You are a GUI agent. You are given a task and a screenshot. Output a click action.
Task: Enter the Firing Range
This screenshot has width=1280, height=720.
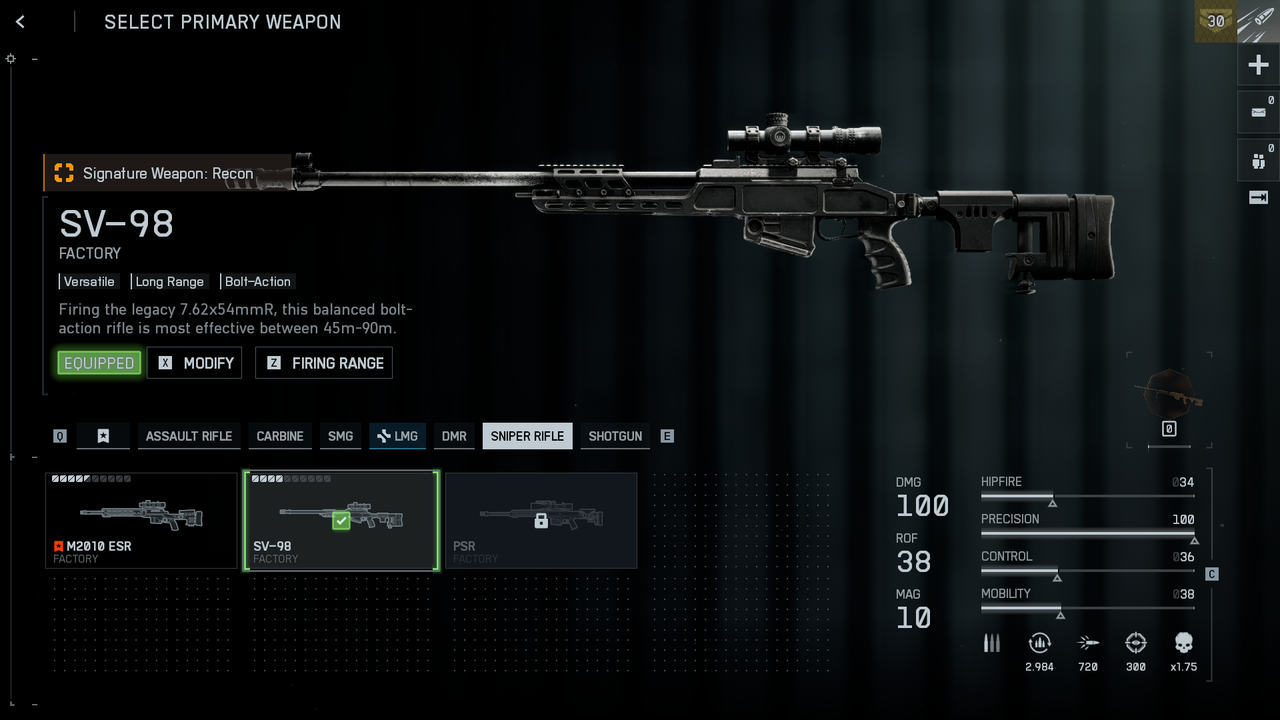pos(324,363)
